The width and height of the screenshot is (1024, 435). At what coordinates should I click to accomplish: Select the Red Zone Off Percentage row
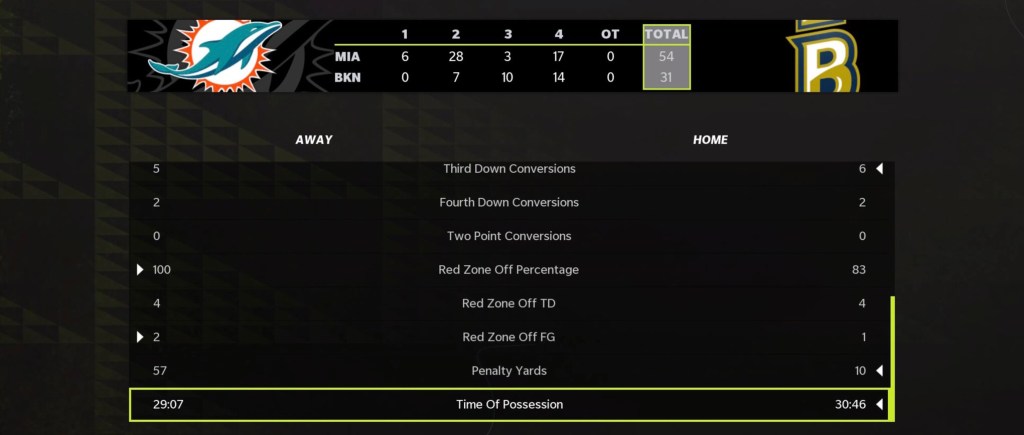[510, 269]
